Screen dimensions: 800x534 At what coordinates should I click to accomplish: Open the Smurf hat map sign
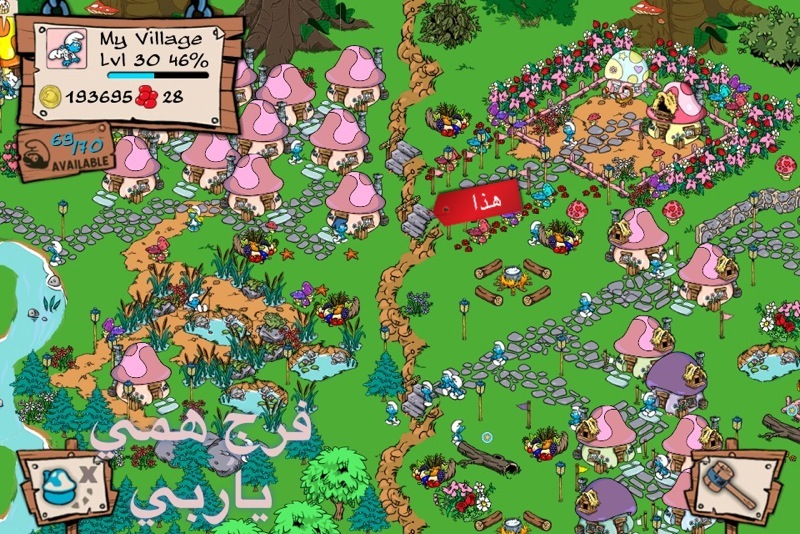coord(62,487)
